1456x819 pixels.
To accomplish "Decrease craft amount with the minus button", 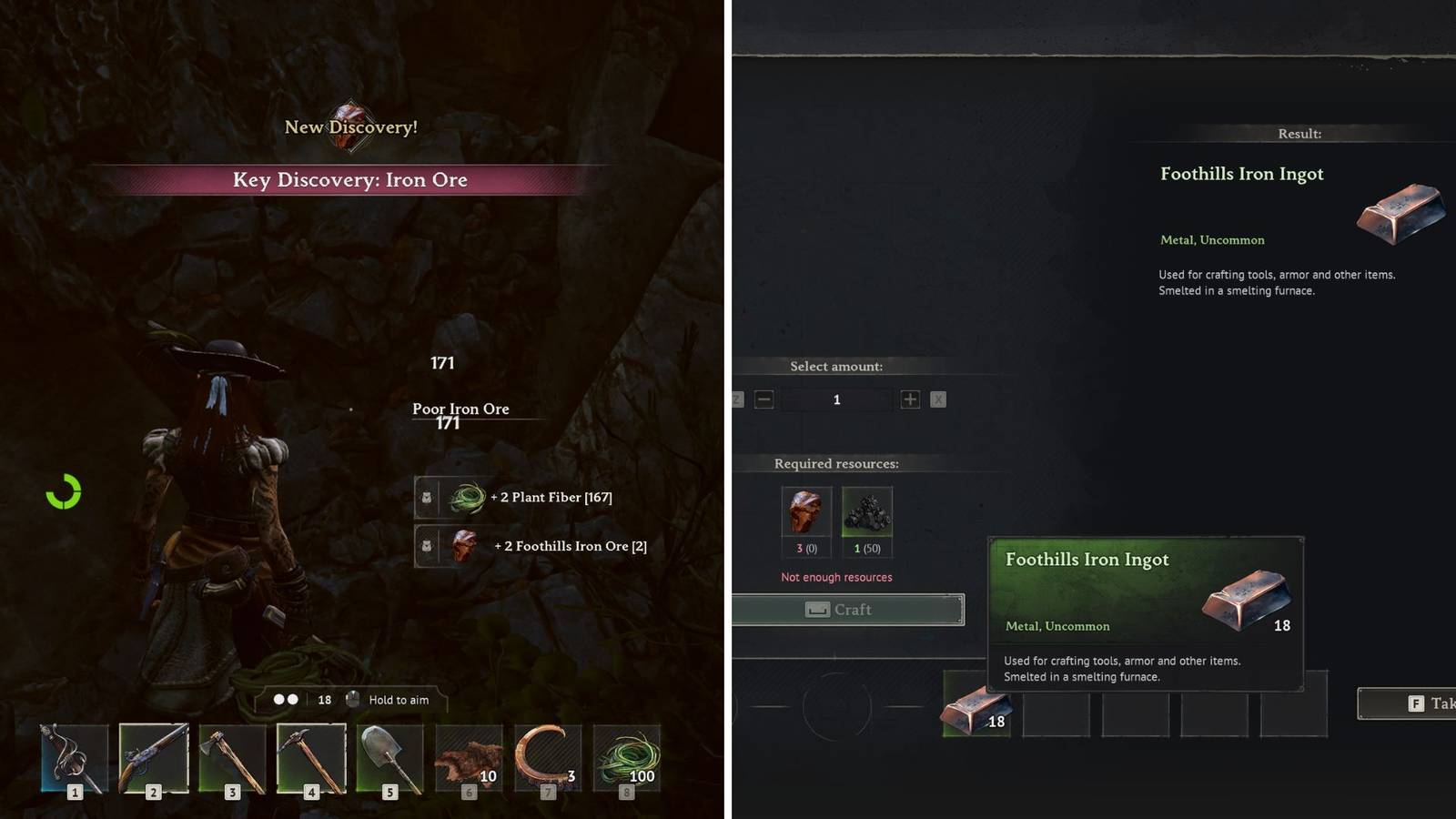I will coord(763,399).
